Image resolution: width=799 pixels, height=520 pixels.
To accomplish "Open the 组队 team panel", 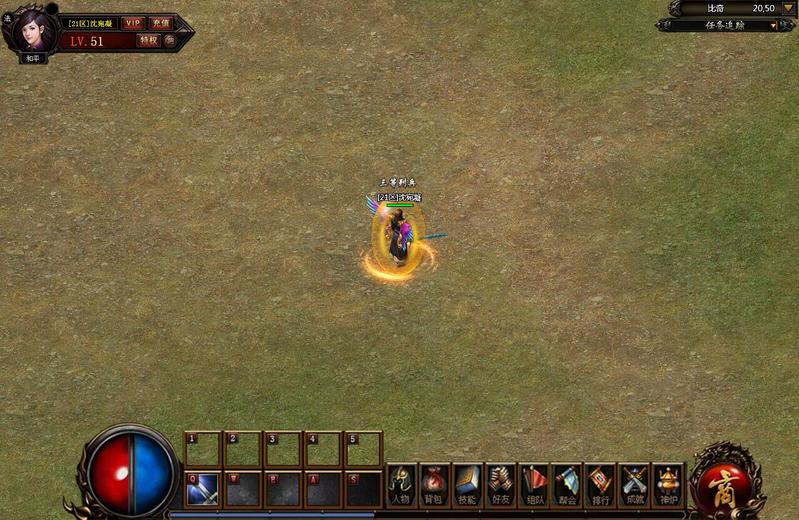I will (534, 485).
